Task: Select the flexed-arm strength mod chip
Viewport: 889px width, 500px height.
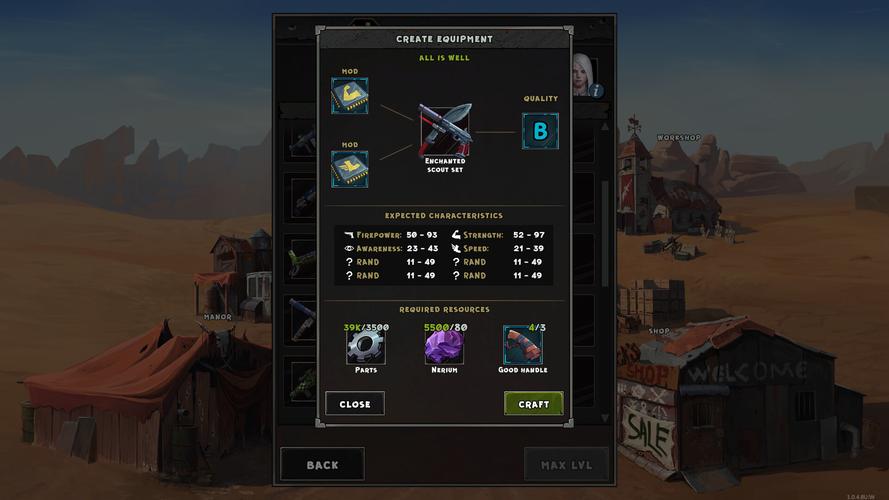Action: (x=350, y=96)
